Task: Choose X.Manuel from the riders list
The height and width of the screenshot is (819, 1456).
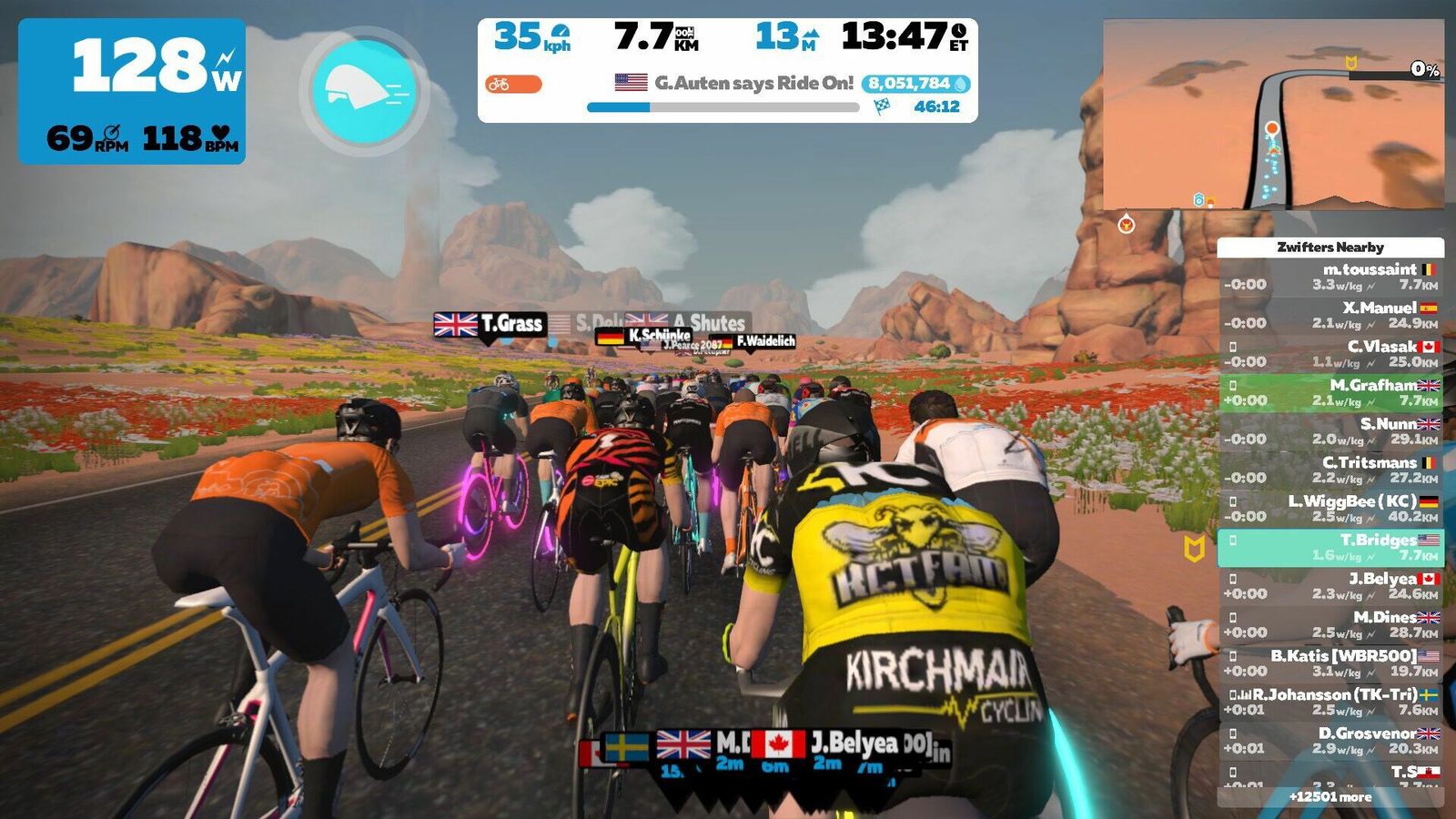Action: tap(1330, 315)
